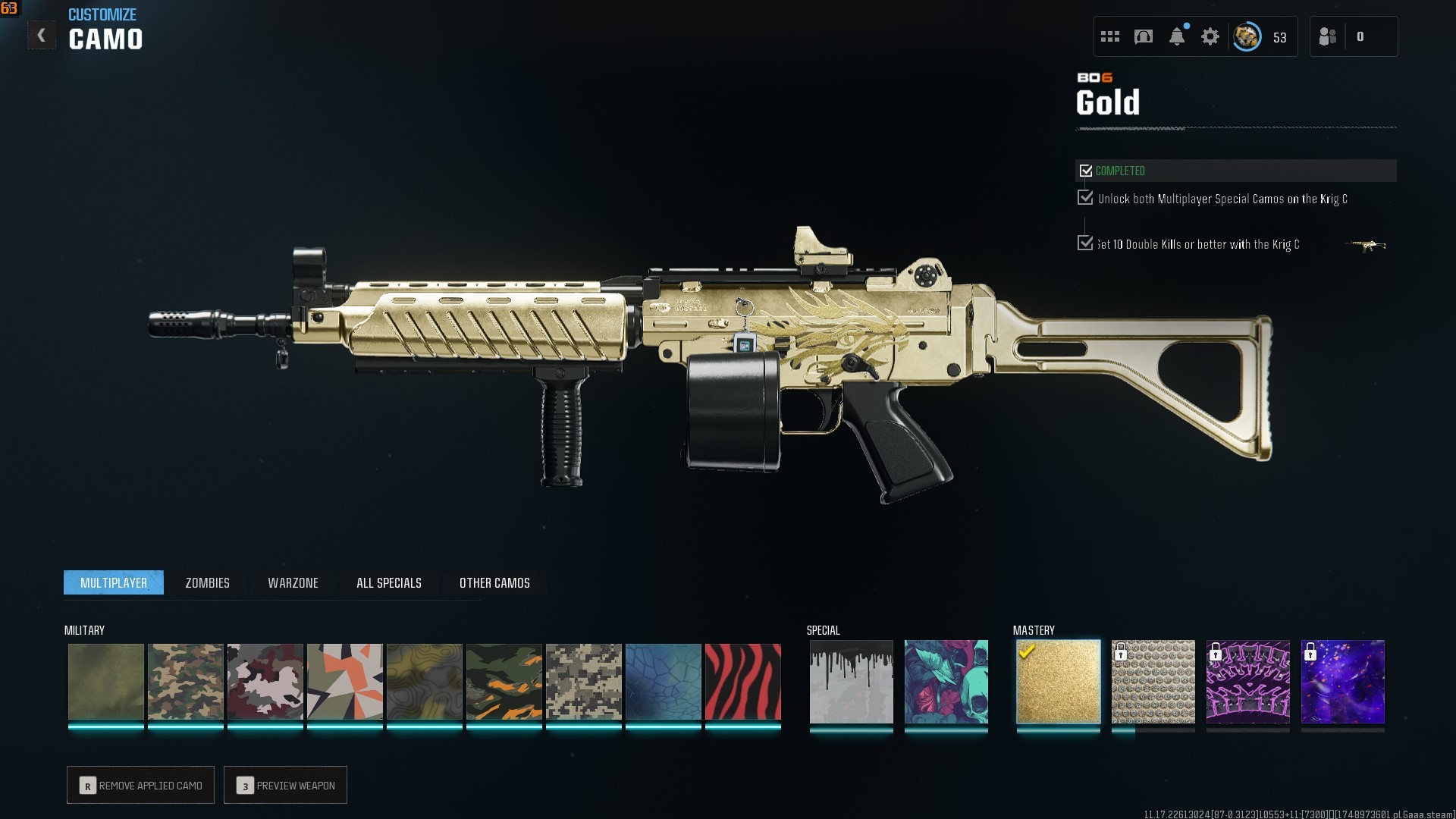Pick the teal skull floral special camo

click(x=946, y=681)
